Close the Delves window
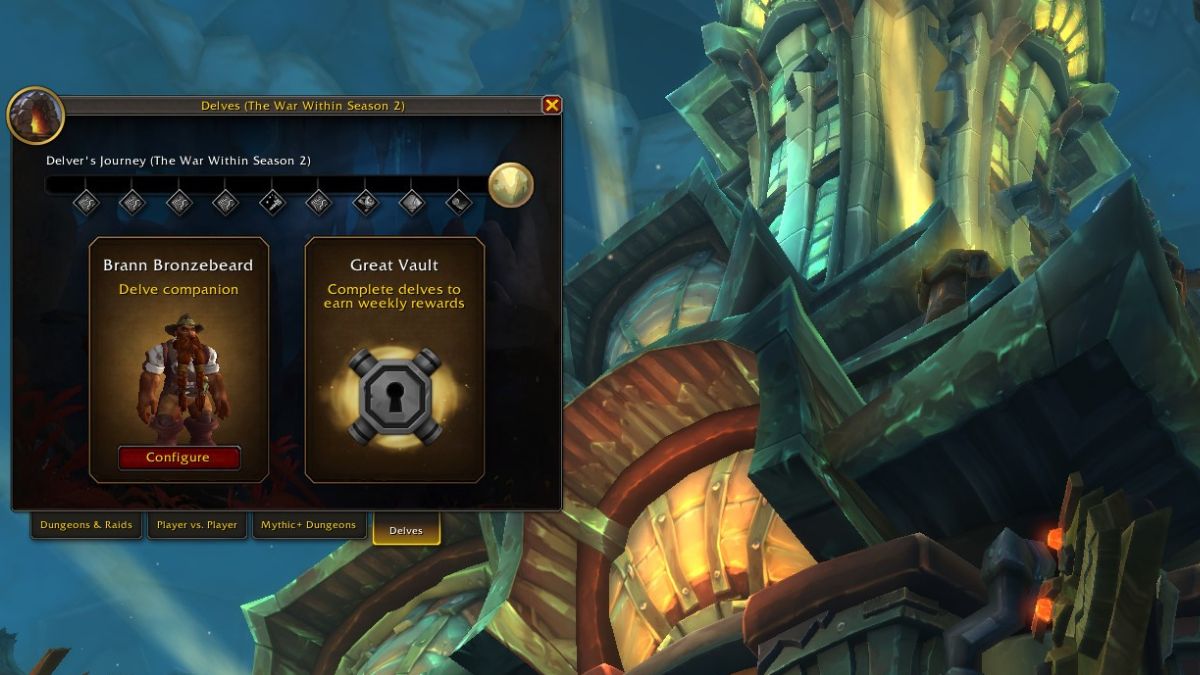The image size is (1200, 675). [551, 105]
